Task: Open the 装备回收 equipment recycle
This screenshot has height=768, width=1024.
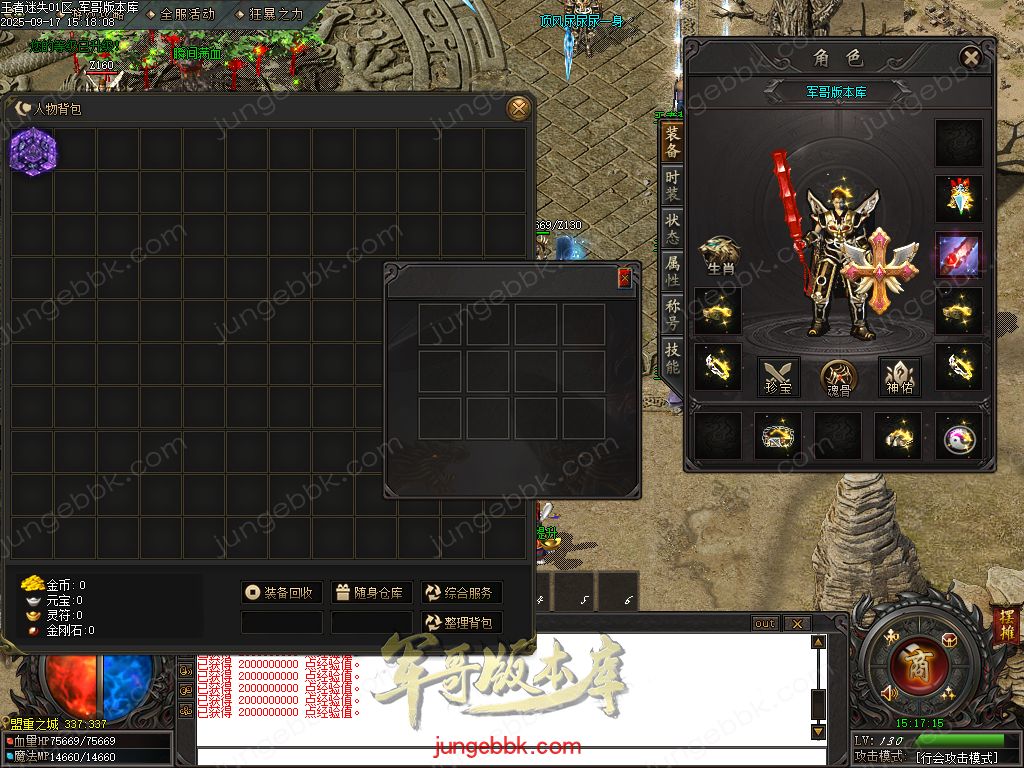Action: (282, 593)
